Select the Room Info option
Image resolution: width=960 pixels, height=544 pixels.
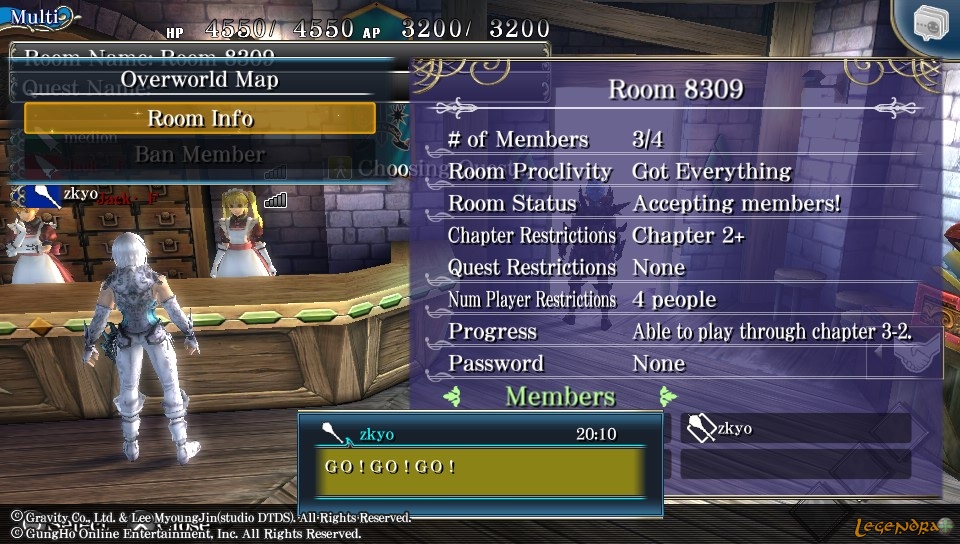point(200,118)
